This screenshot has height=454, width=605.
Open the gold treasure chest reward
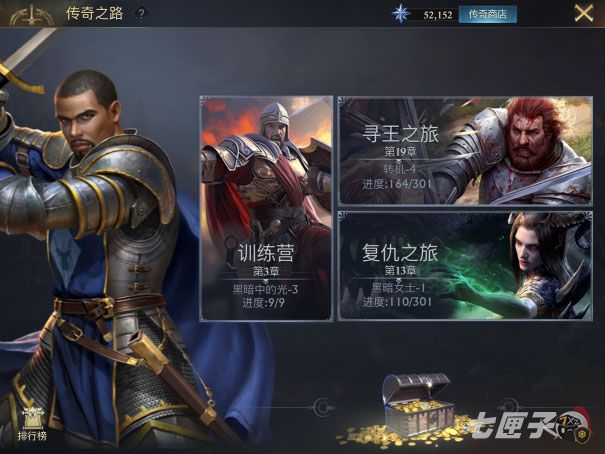click(x=415, y=408)
